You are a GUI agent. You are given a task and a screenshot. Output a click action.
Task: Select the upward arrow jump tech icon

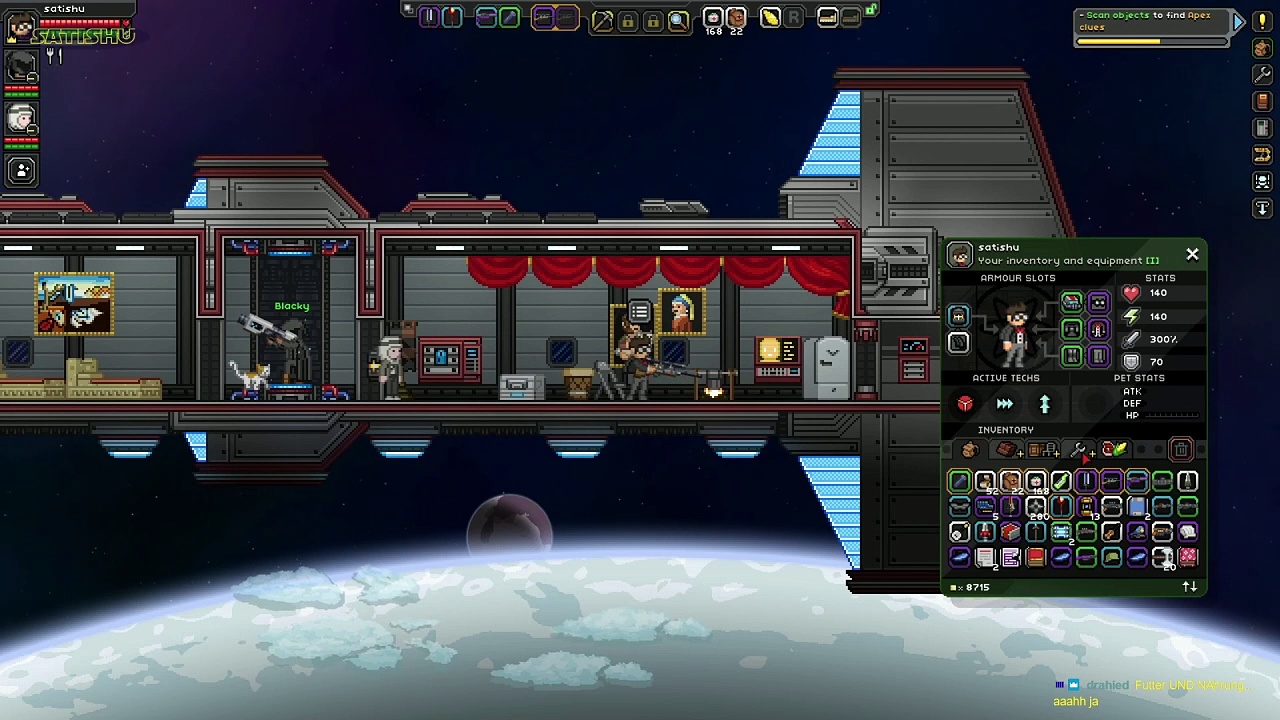1045,404
